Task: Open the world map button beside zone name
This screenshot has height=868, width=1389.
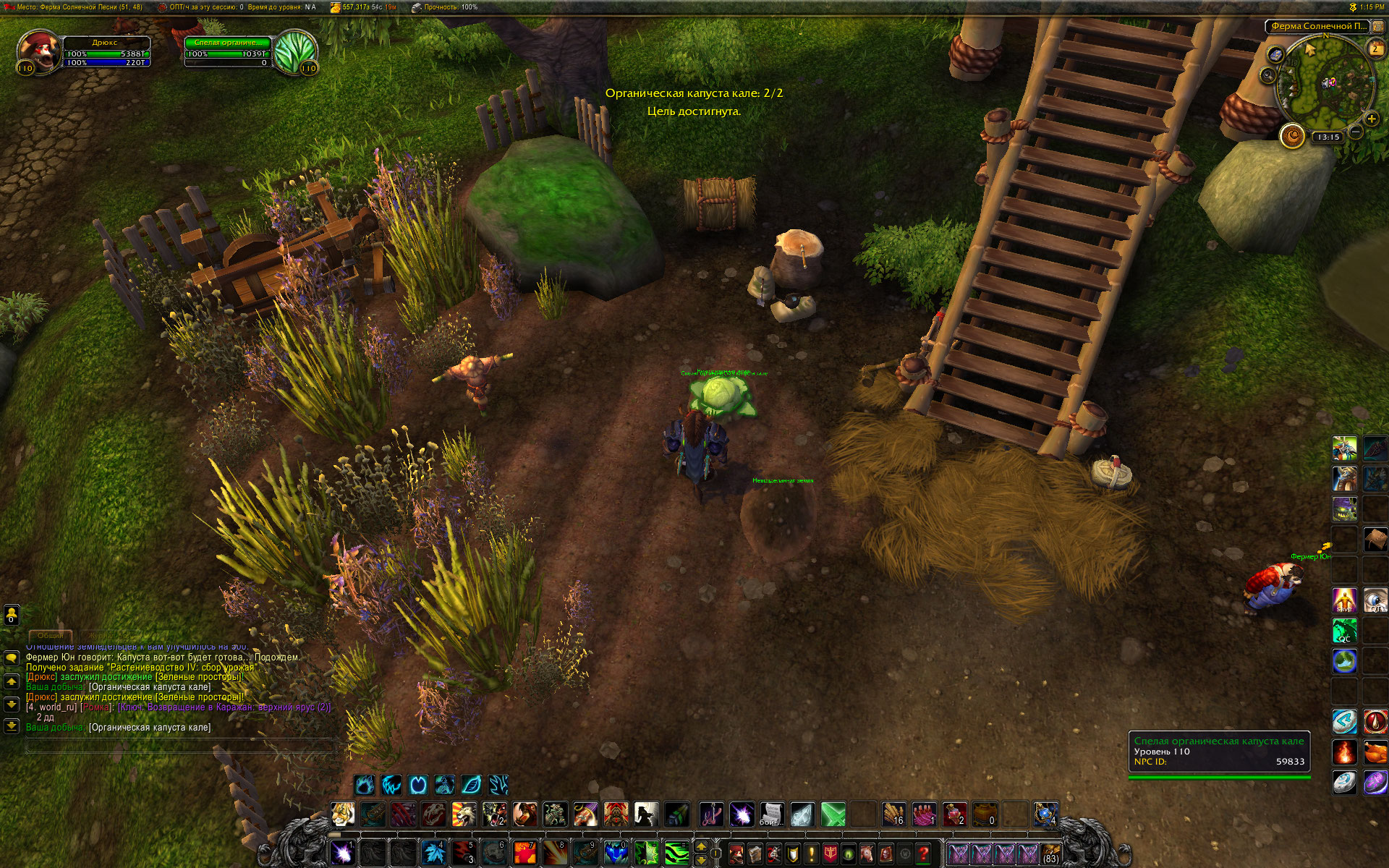Action: 1378,27
